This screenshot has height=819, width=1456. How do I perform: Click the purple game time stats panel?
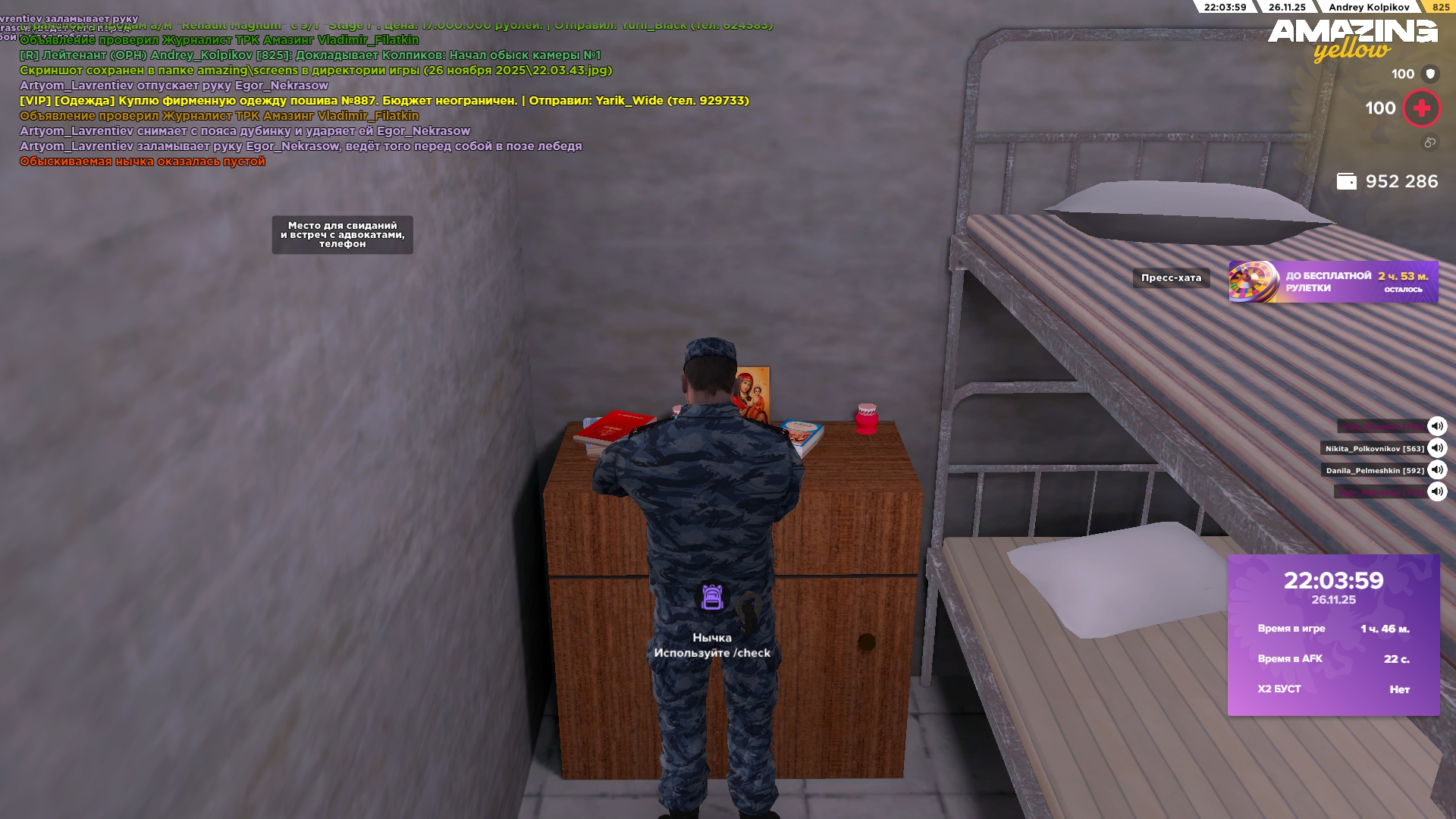[x=1333, y=635]
